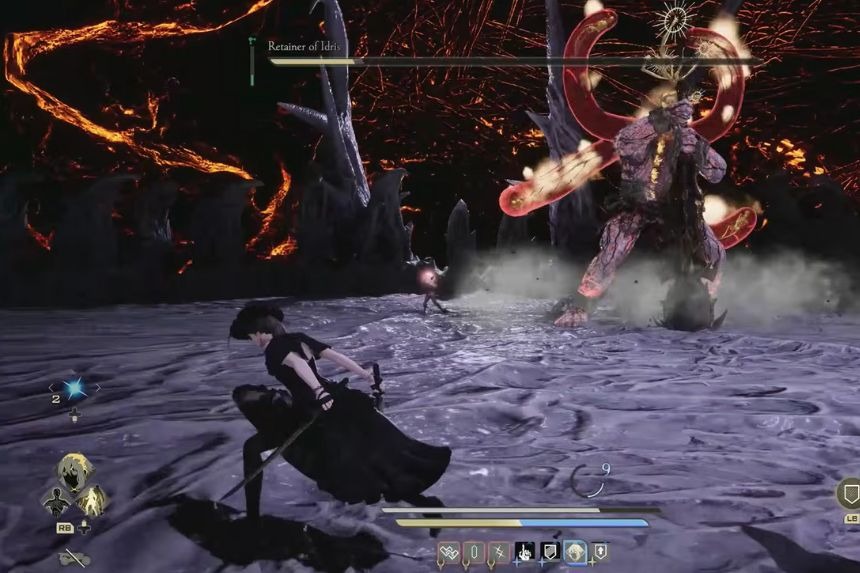Image resolution: width=860 pixels, height=573 pixels.
Task: Click the lightning spark status icon
Action: tap(499, 551)
